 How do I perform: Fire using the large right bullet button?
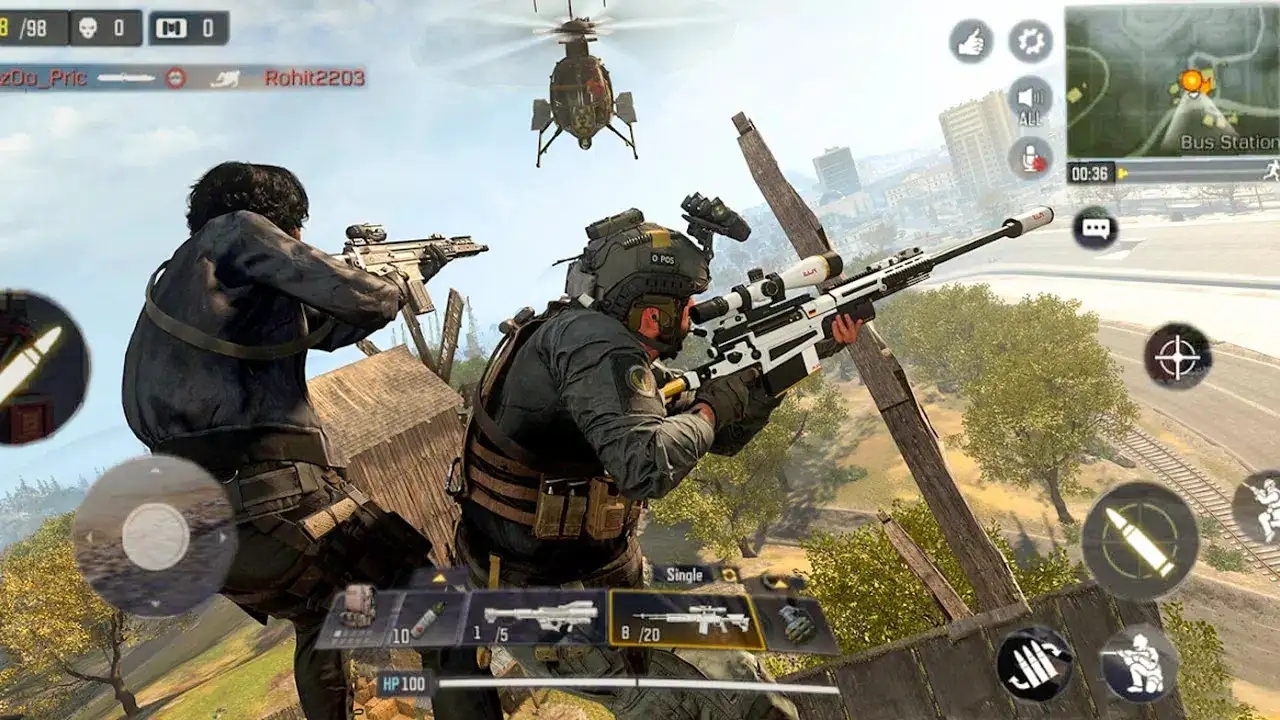[x=1139, y=541]
